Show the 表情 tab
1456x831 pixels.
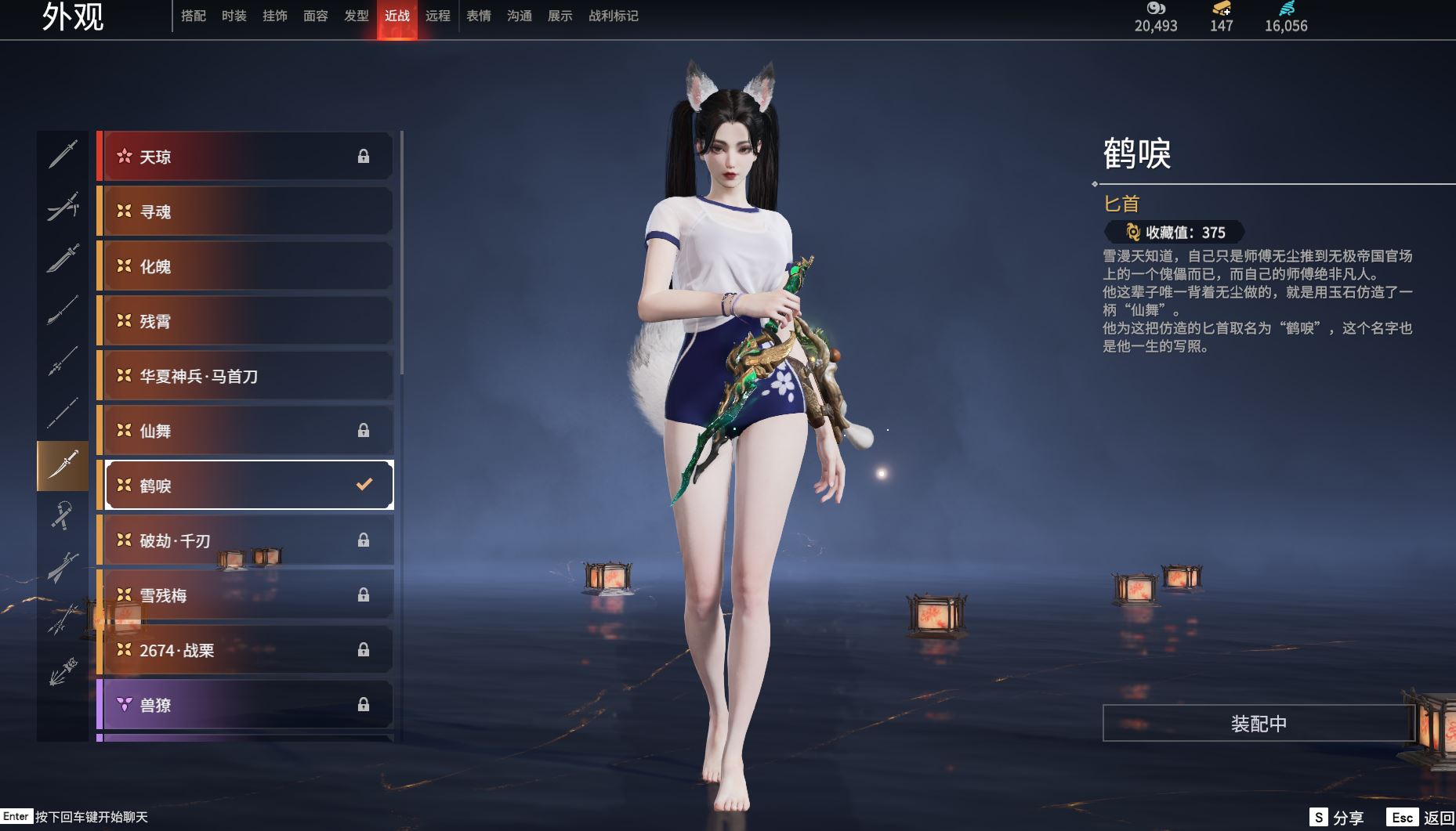[478, 16]
